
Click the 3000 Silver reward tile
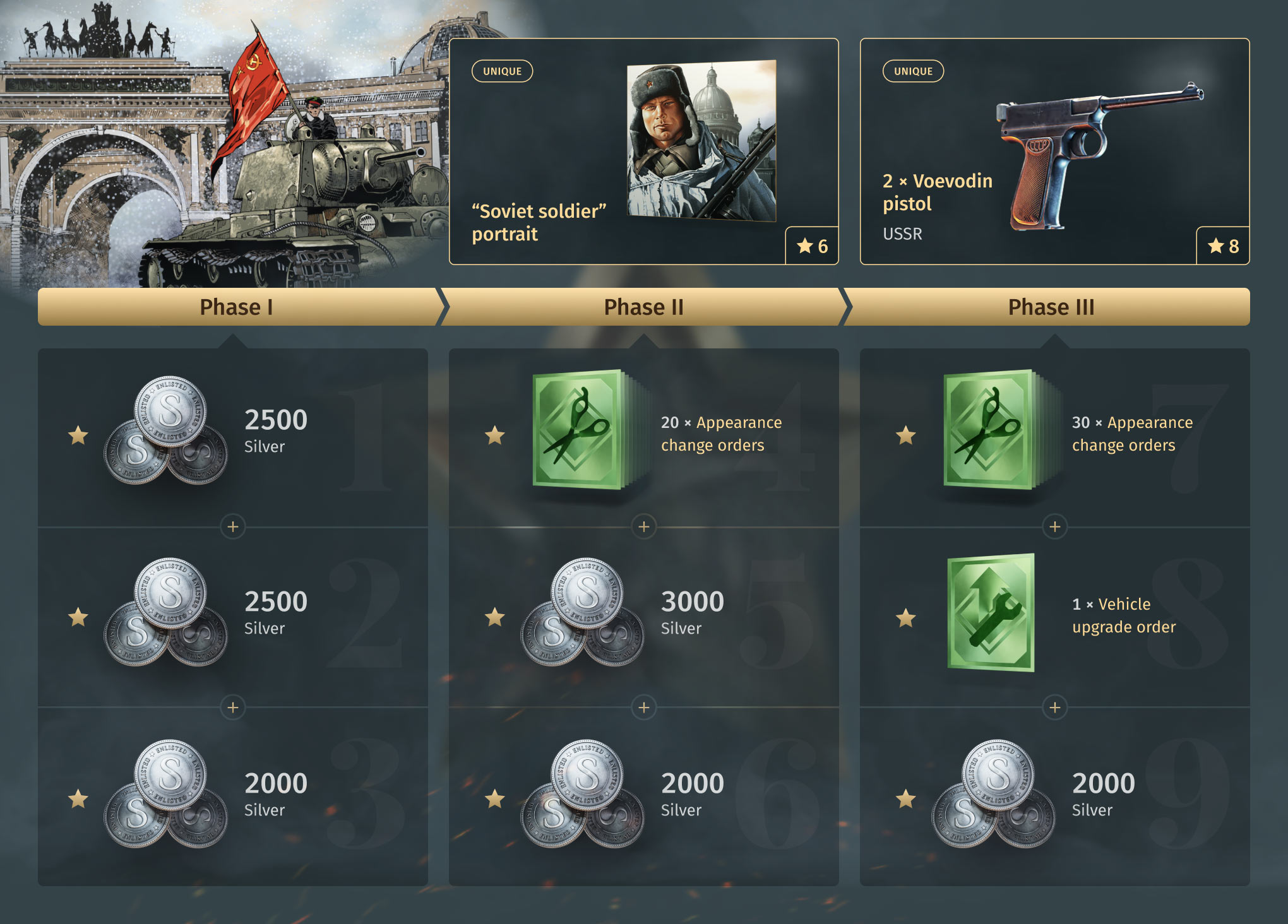[643, 615]
